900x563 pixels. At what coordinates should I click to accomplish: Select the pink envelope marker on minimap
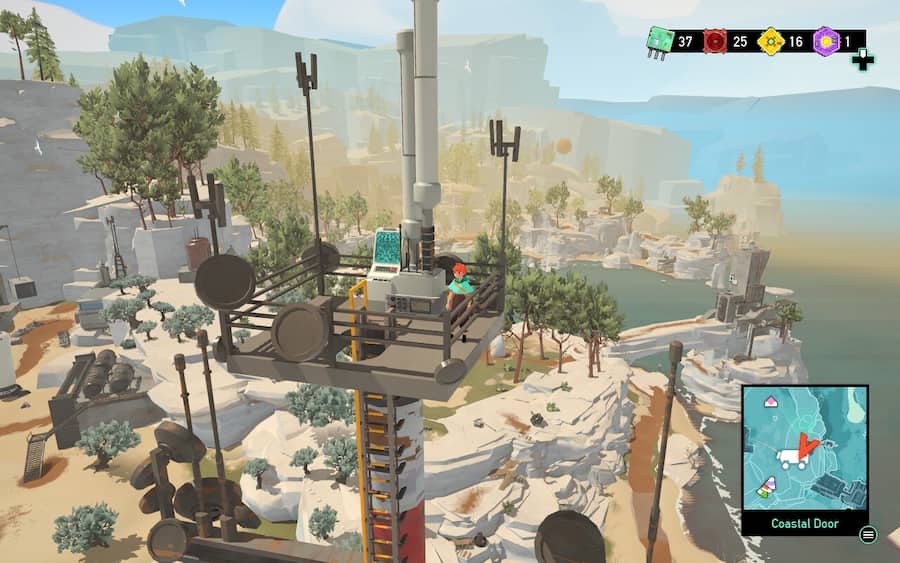(771, 401)
